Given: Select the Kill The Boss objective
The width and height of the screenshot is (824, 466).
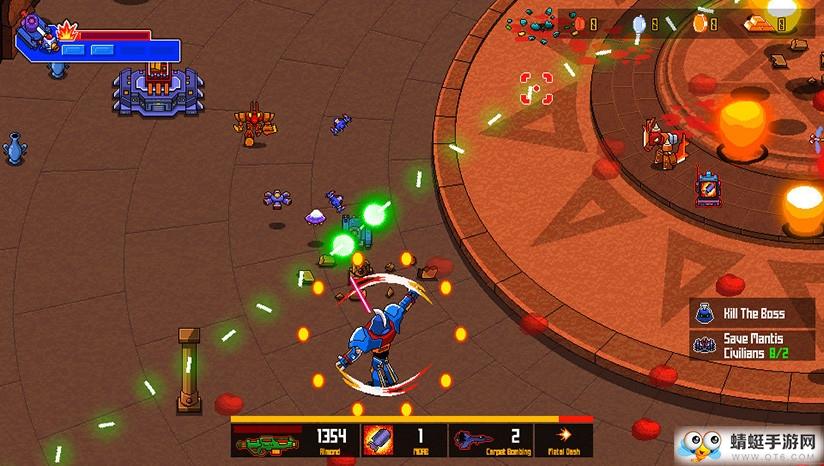Looking at the screenshot, I should coord(750,313).
